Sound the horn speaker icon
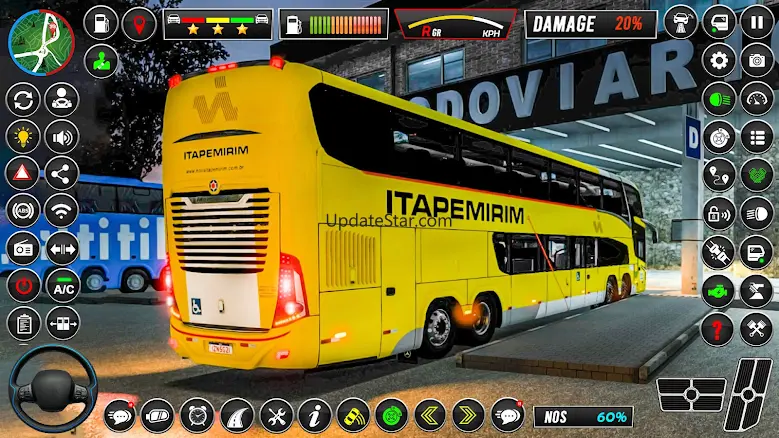Screen dimensions: 779x438 tap(63, 137)
